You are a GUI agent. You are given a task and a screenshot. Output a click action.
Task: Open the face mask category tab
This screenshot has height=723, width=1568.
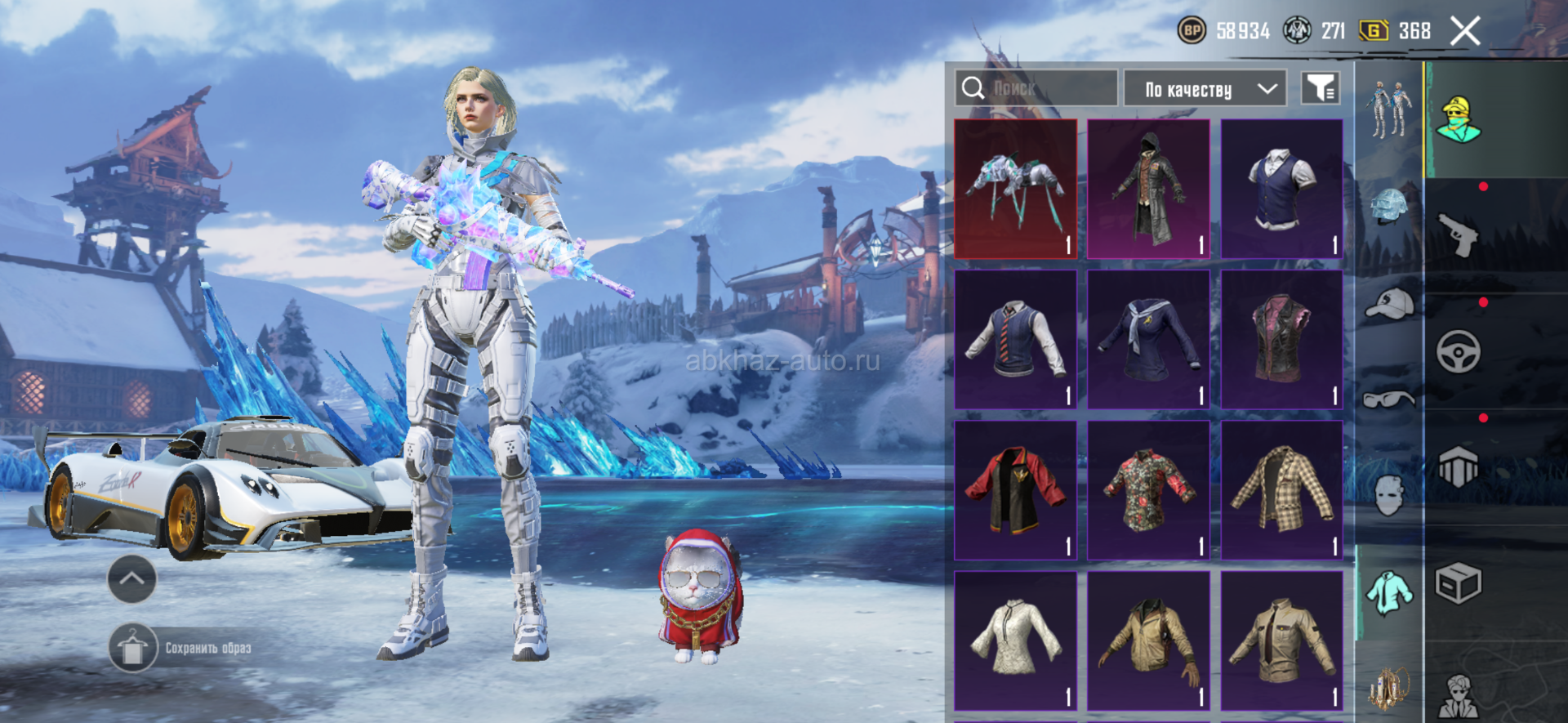pos(1388,495)
